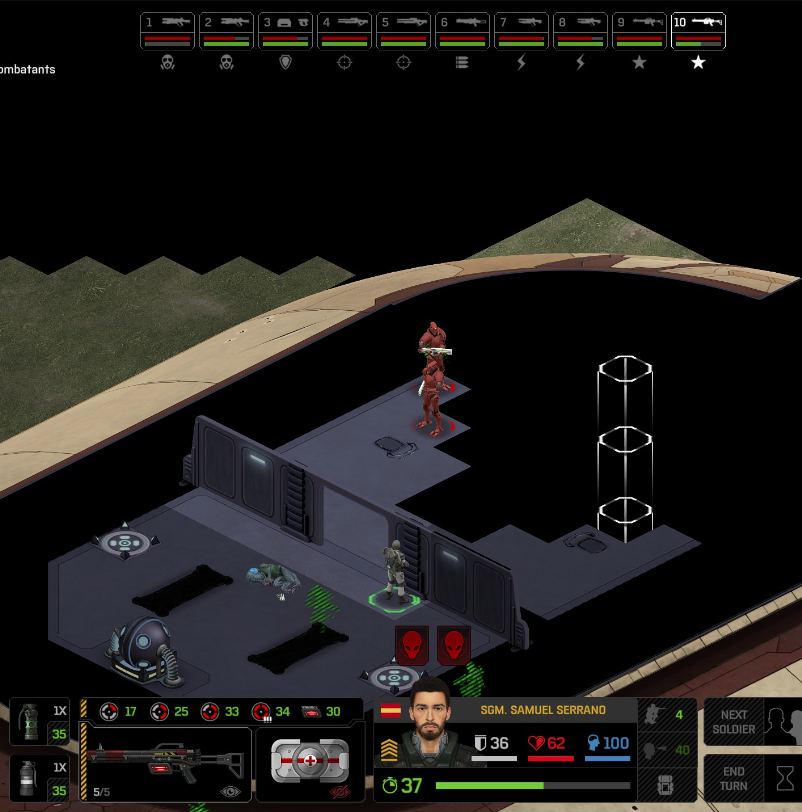The image size is (802, 812).
Task: Select the burst fire mode costing 34
Action: pos(271,712)
